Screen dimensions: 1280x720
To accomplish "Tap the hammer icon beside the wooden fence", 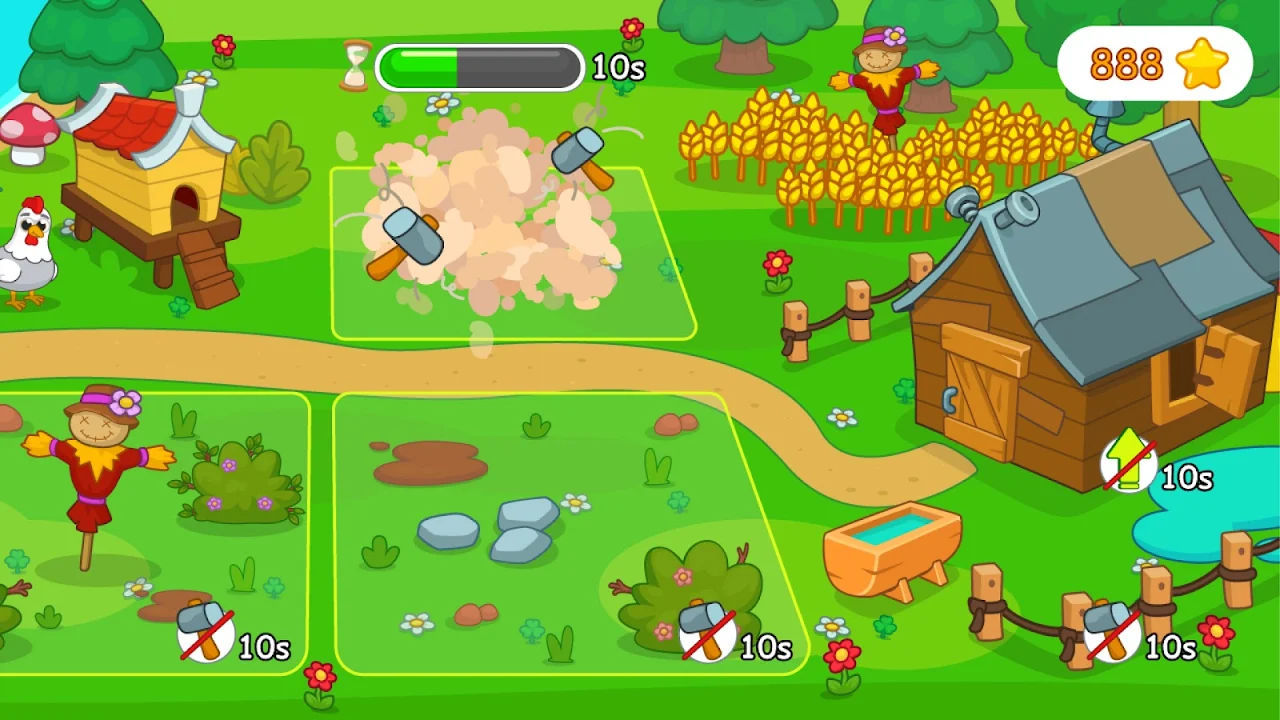I will pos(1112,631).
